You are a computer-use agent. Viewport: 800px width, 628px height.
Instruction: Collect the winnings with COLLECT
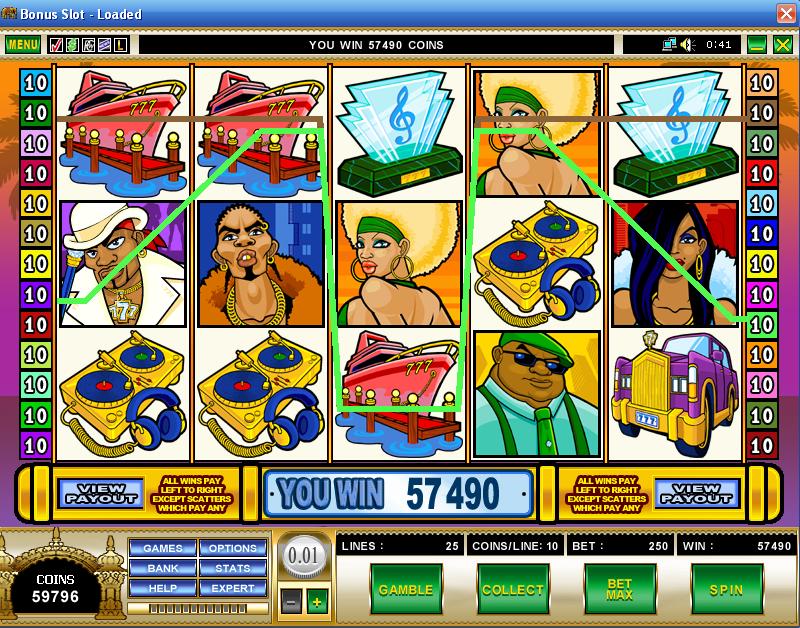(512, 590)
